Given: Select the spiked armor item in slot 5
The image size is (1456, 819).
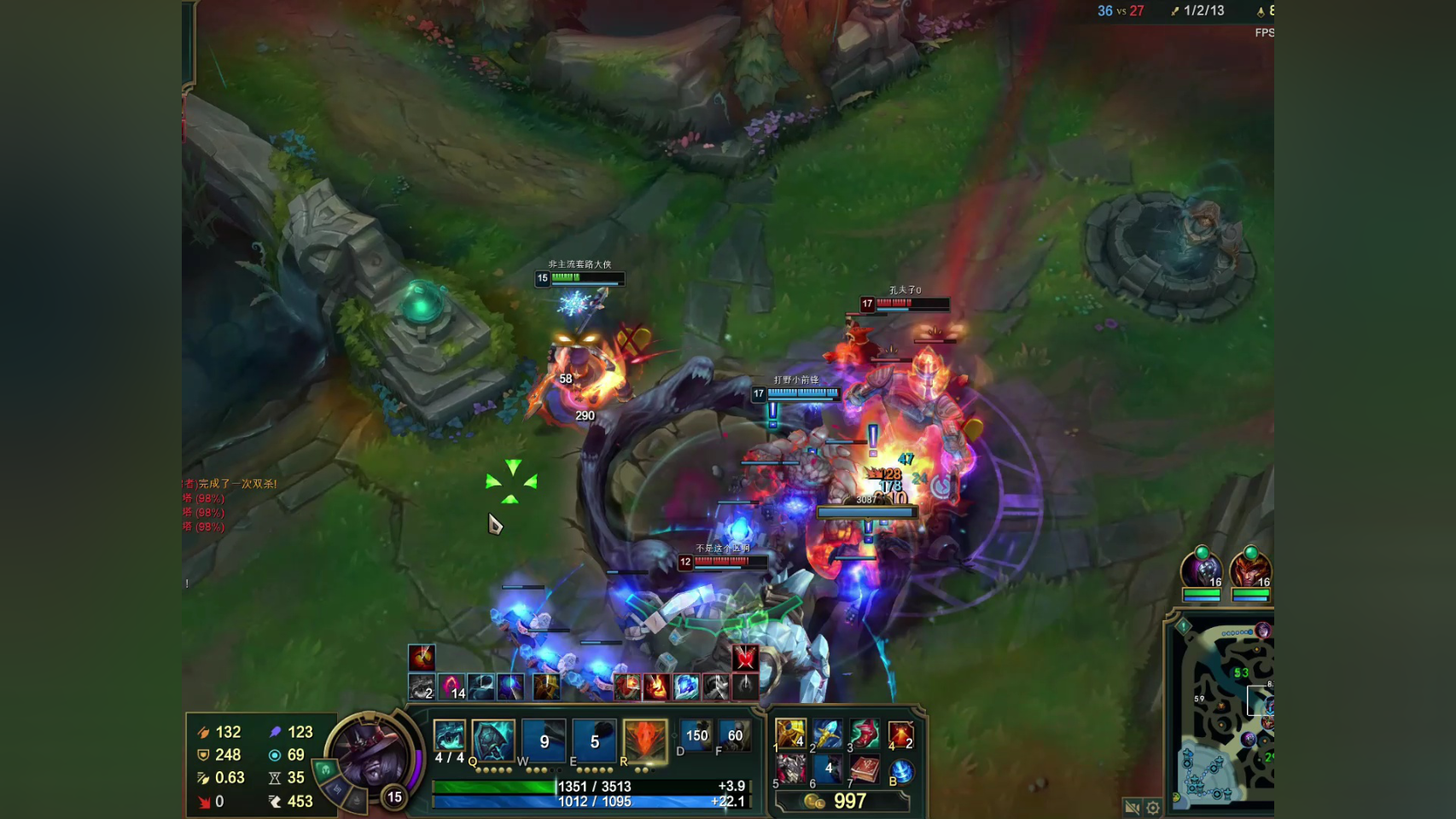Looking at the screenshot, I should click(x=790, y=770).
